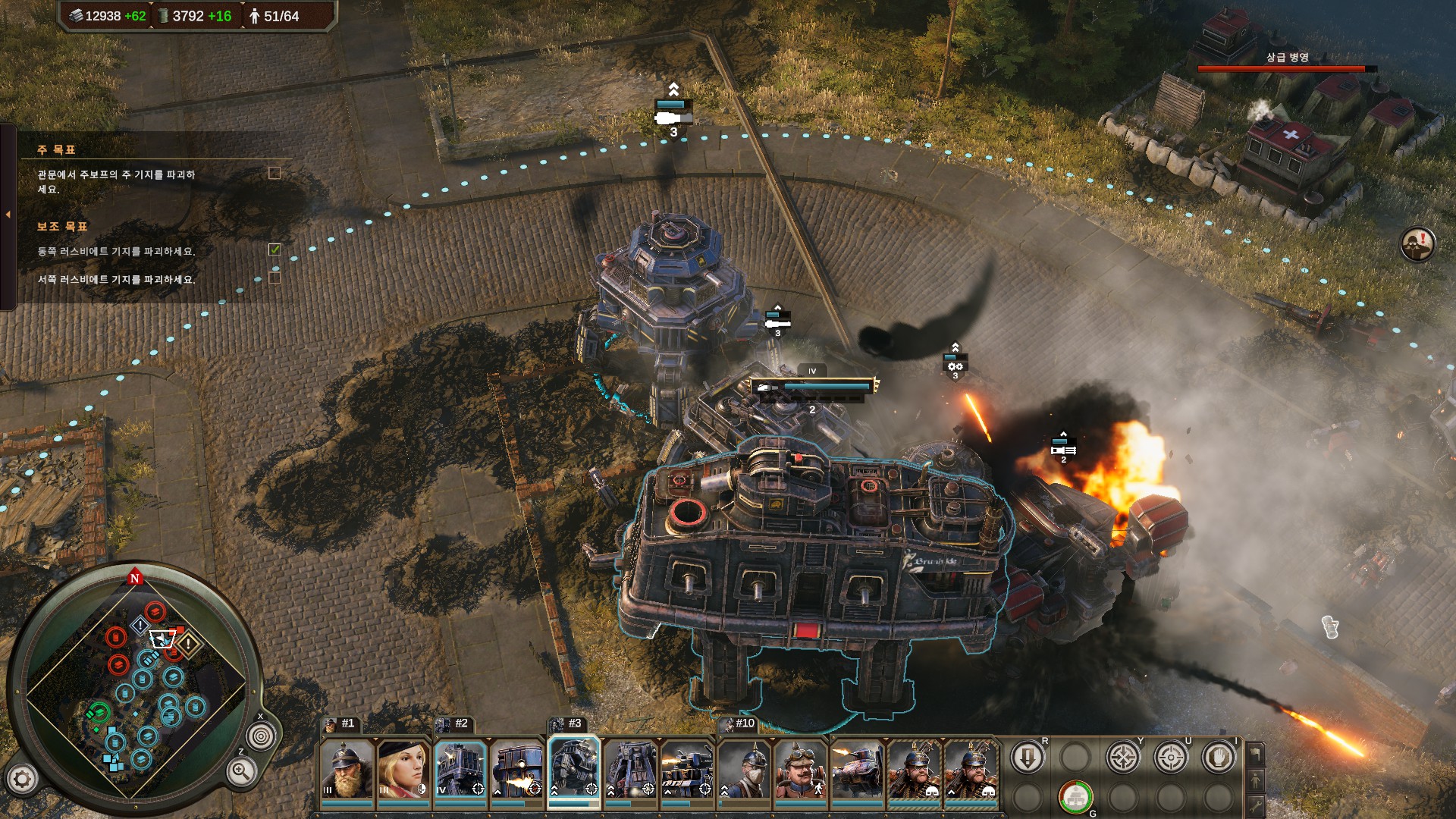Select the bearded commander hero portrait

[347, 770]
